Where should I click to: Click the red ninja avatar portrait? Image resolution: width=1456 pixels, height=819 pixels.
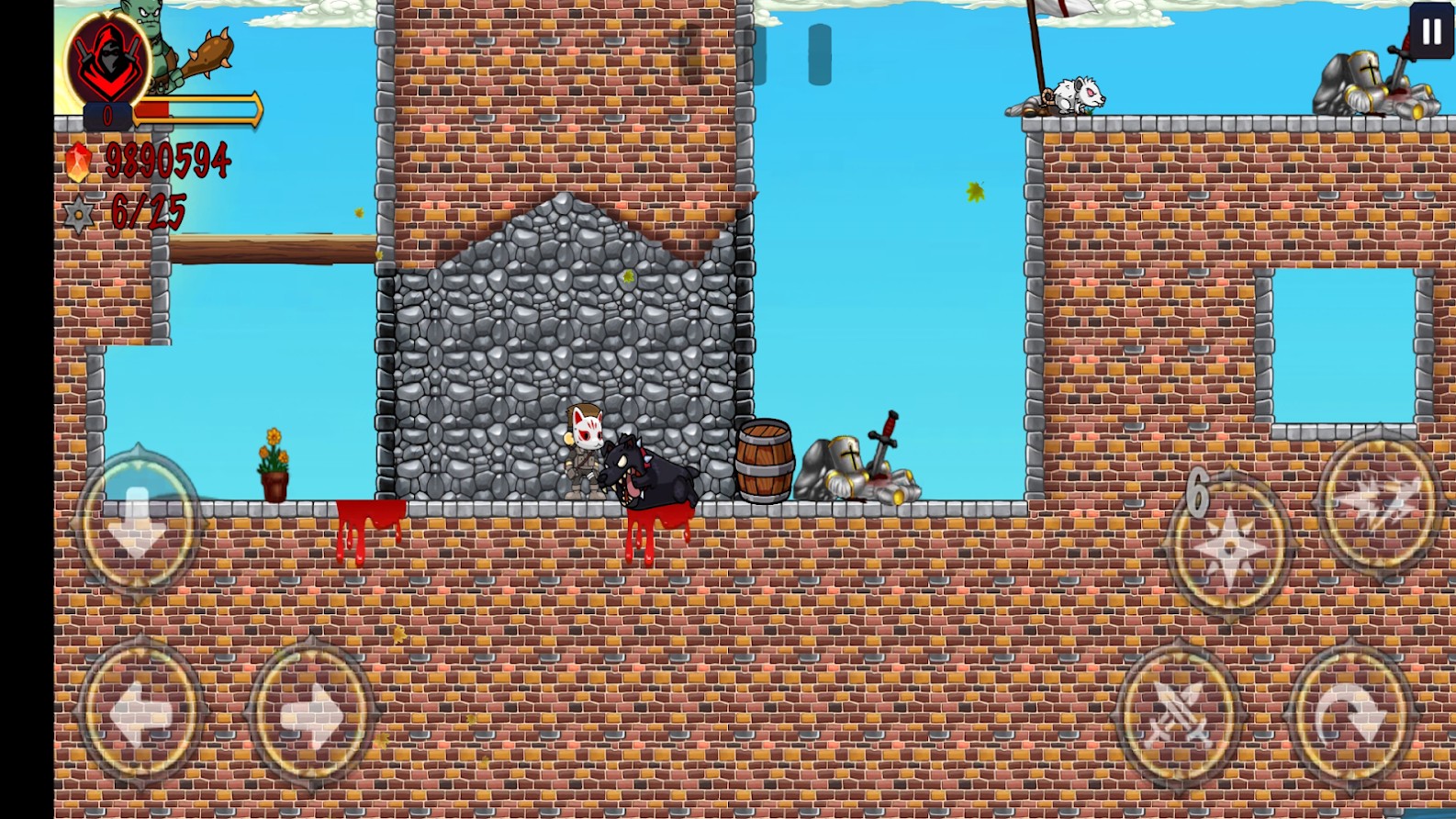pyautogui.click(x=108, y=60)
